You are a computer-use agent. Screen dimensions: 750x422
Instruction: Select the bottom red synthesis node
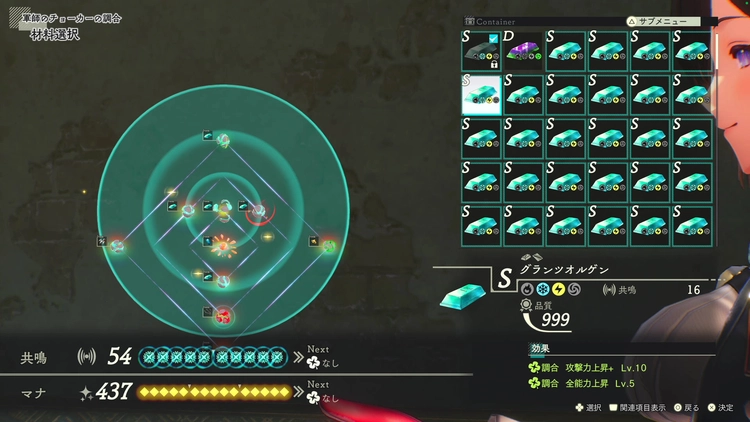[x=224, y=316]
